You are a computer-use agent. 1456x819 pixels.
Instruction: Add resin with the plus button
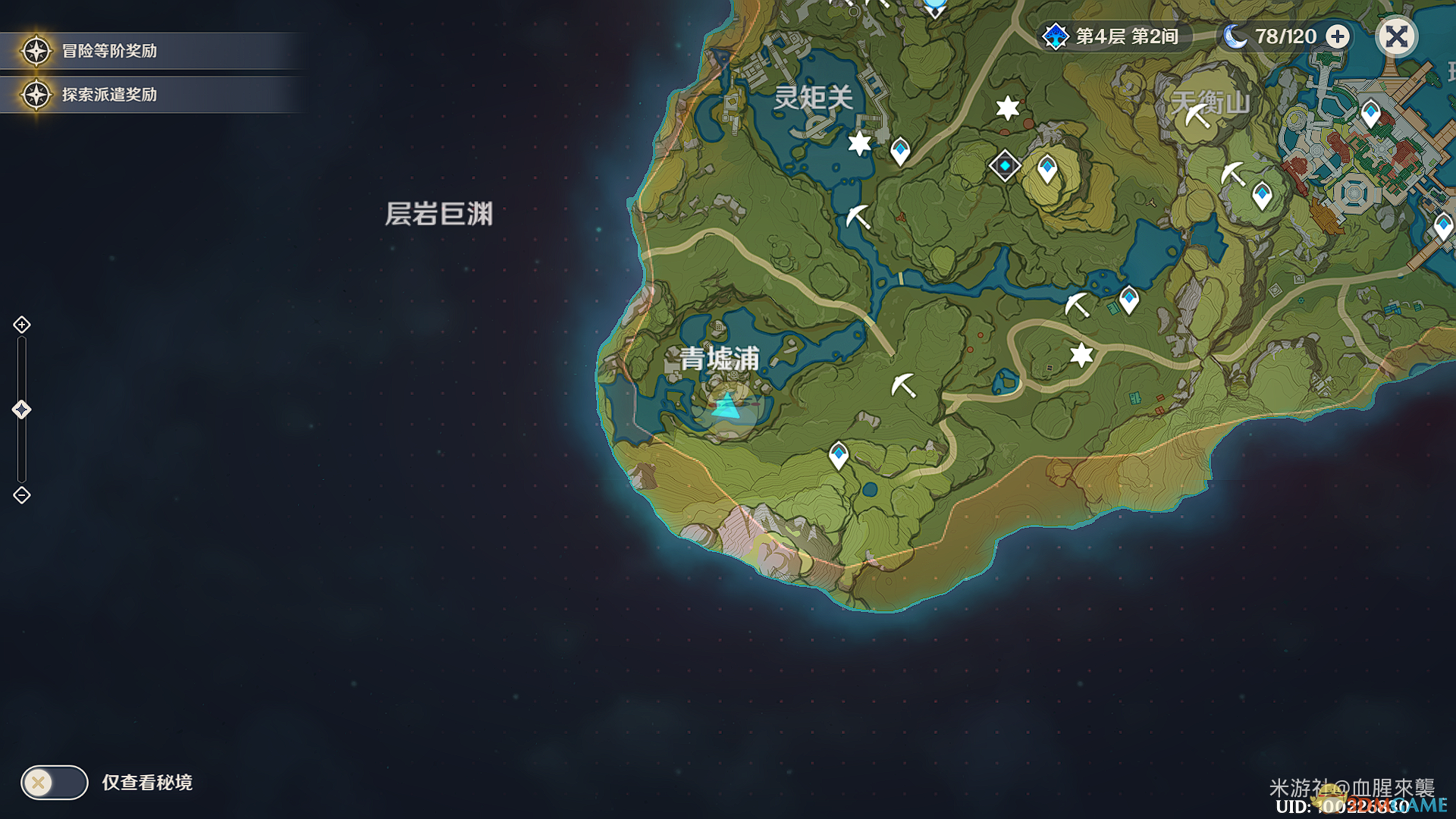pos(1338,36)
